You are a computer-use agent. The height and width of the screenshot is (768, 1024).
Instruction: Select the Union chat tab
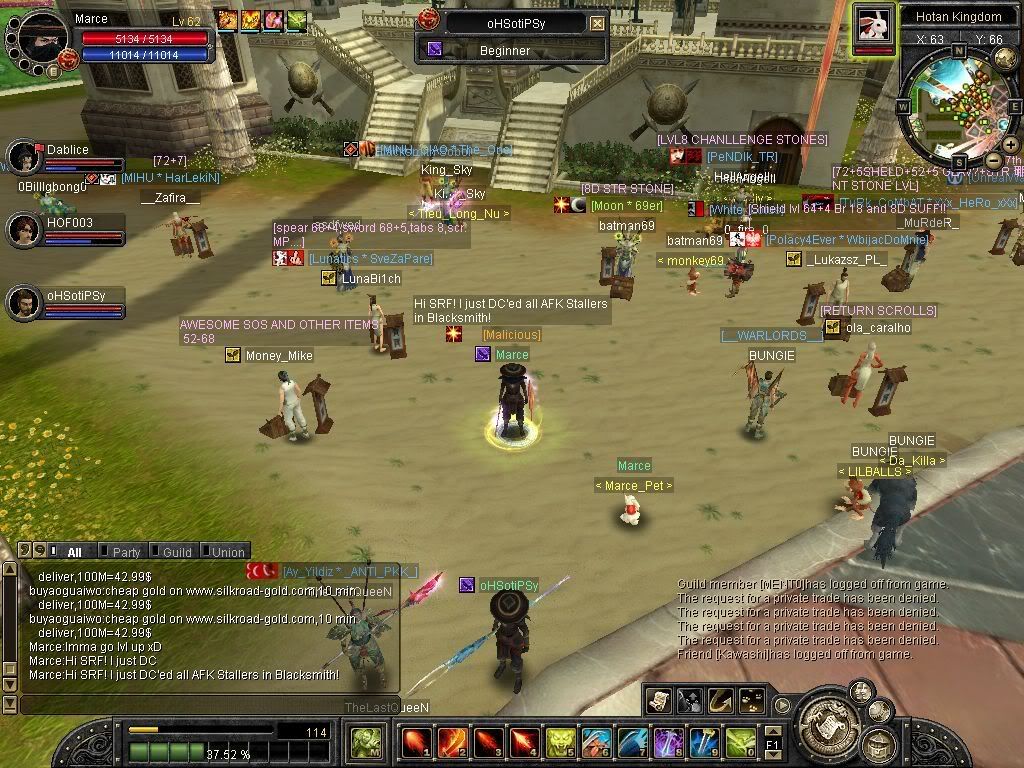point(227,552)
